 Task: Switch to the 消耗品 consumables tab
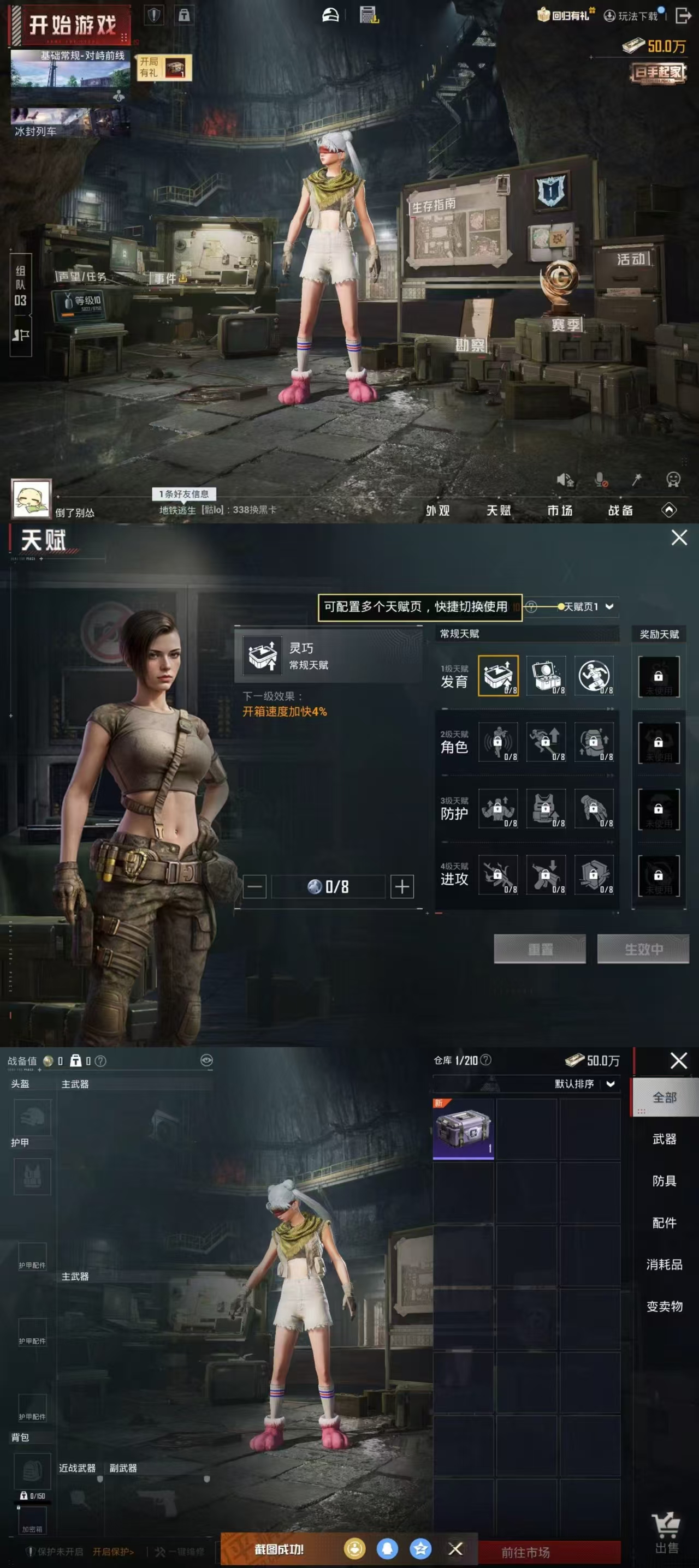664,1264
